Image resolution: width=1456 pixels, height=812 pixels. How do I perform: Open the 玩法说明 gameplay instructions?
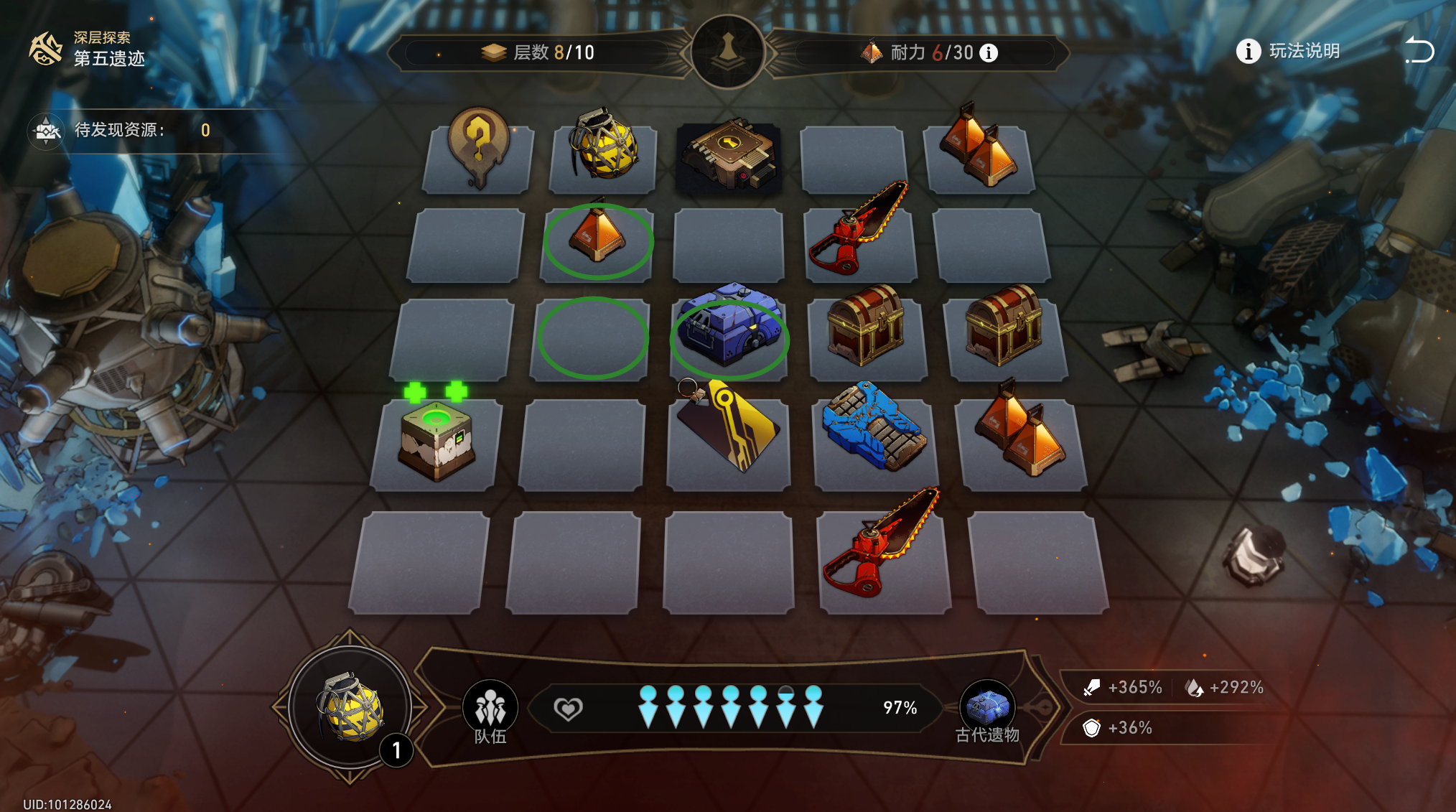[x=1288, y=51]
